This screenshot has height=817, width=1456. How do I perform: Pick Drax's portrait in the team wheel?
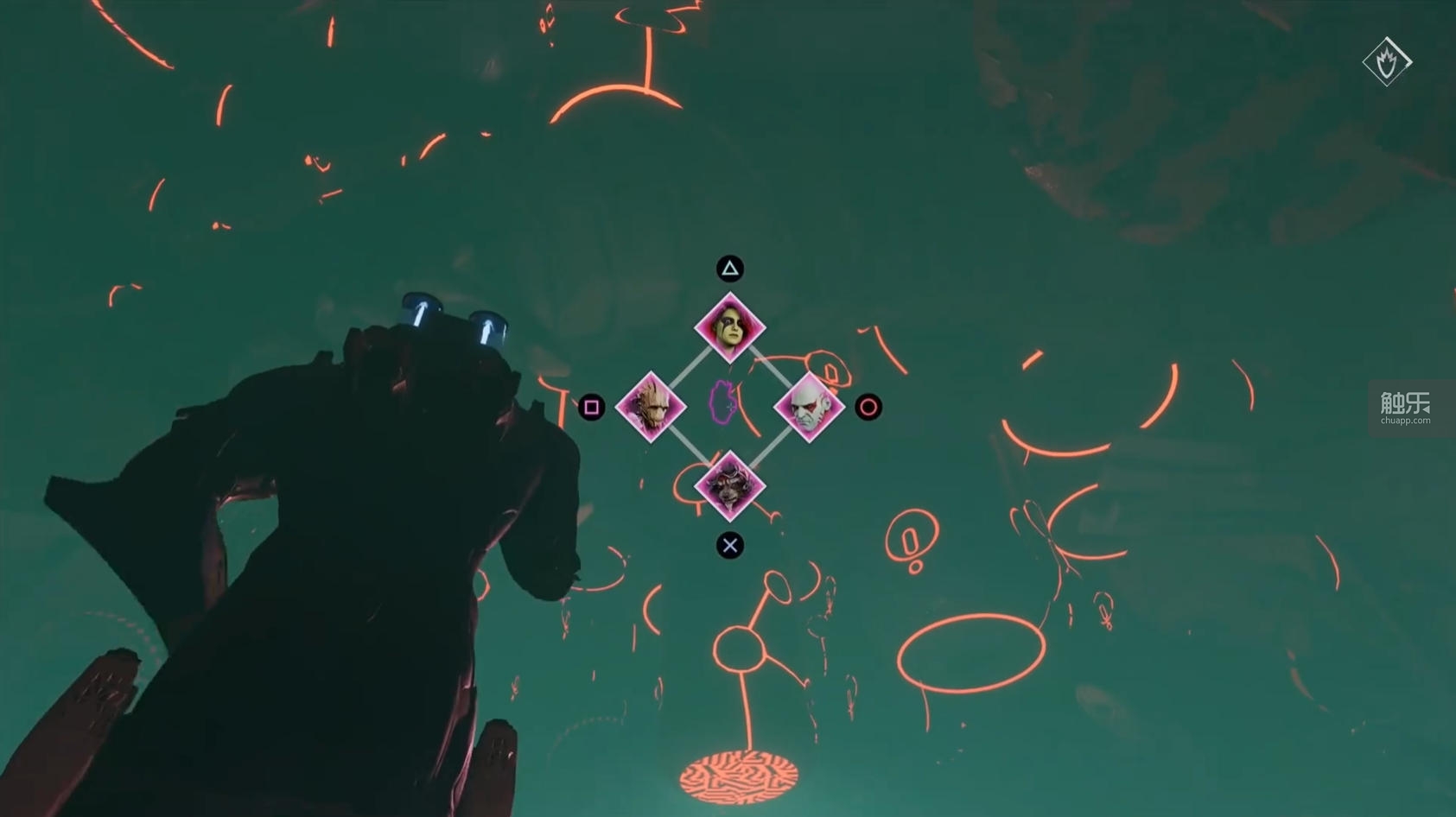coord(809,407)
